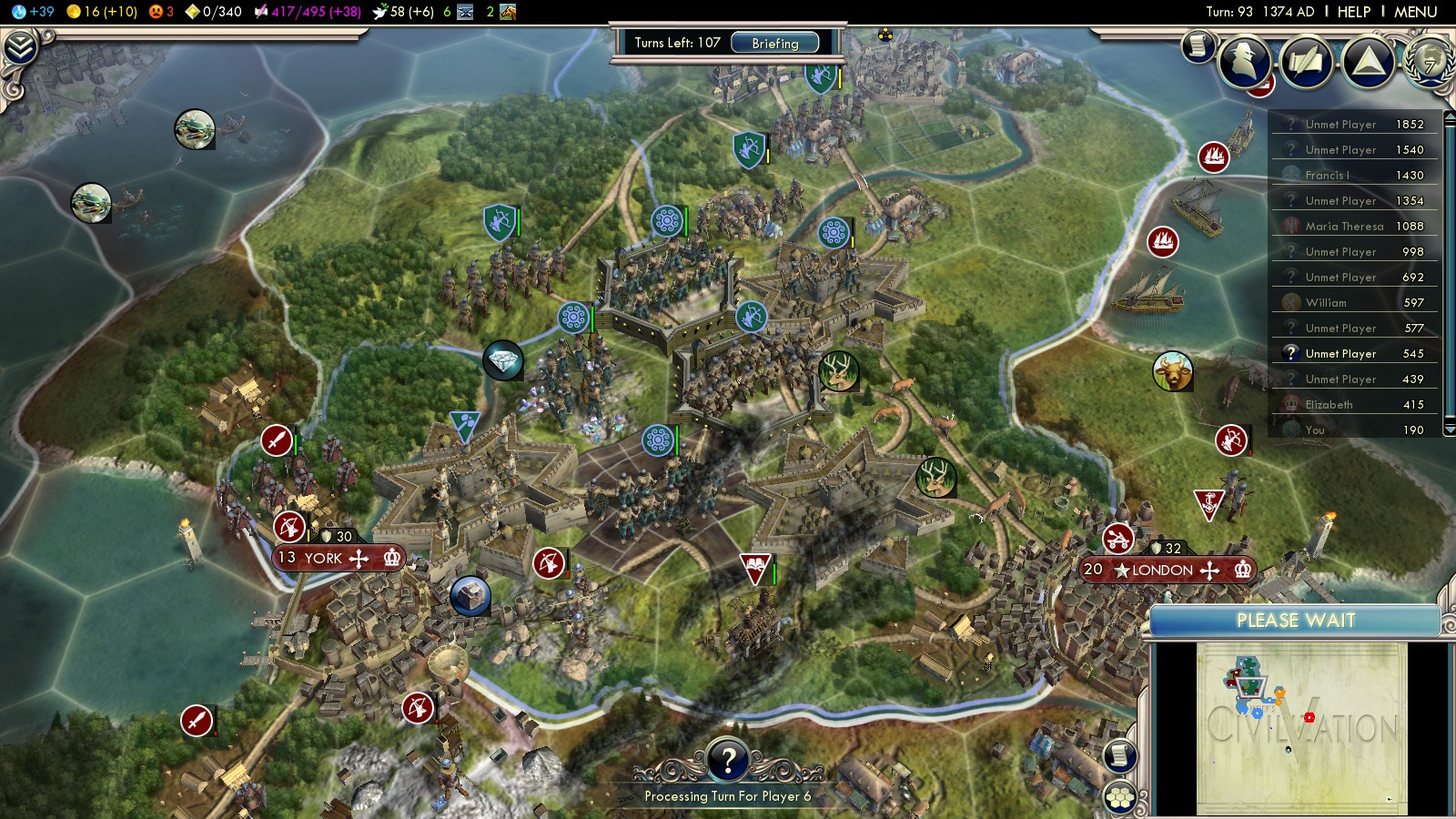Click the question mark help icon at the bottom
1456x819 pixels.
(728, 759)
